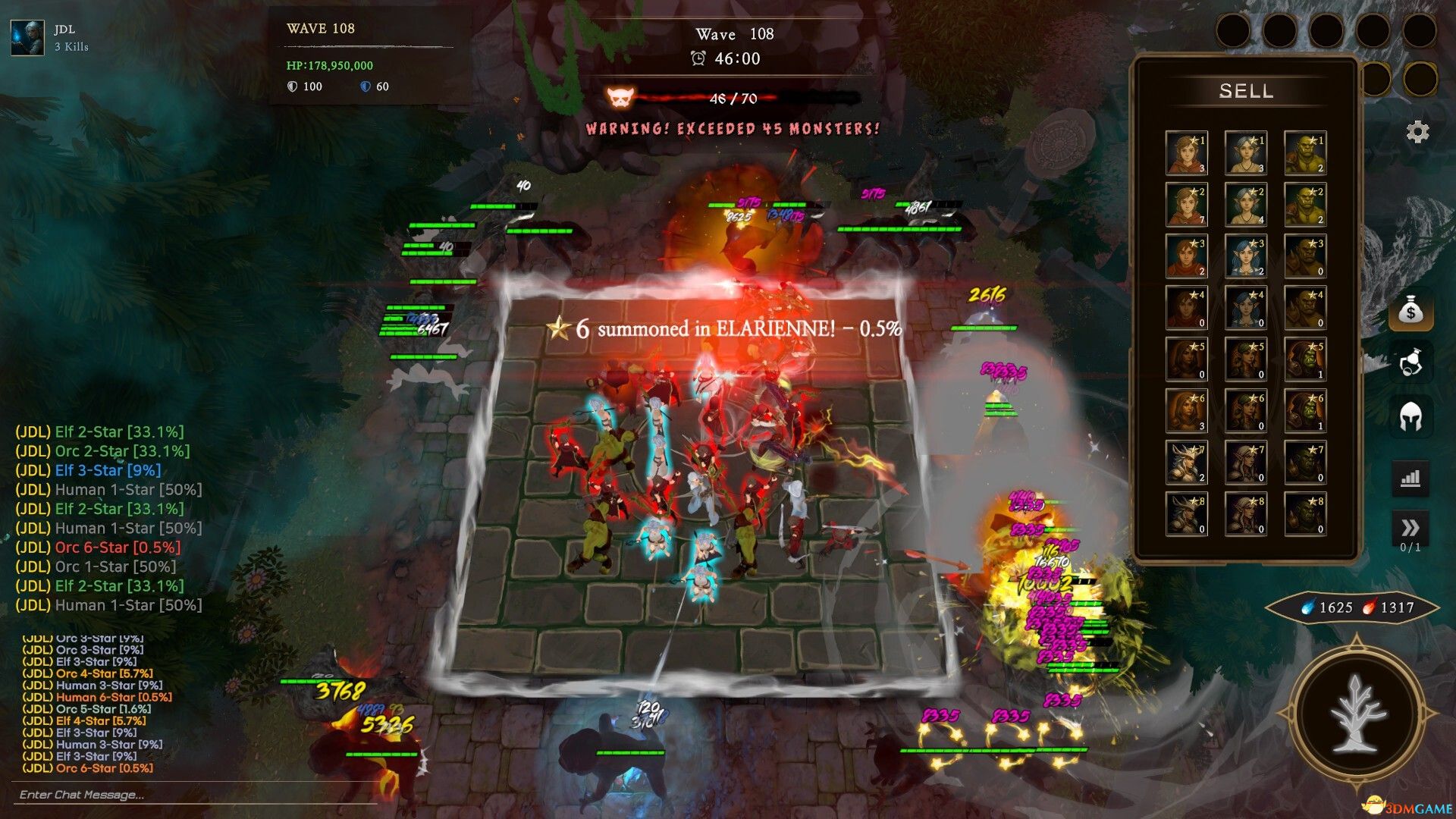1456x819 pixels.
Task: Focus the Enter Chat Message field
Action: tap(193, 795)
